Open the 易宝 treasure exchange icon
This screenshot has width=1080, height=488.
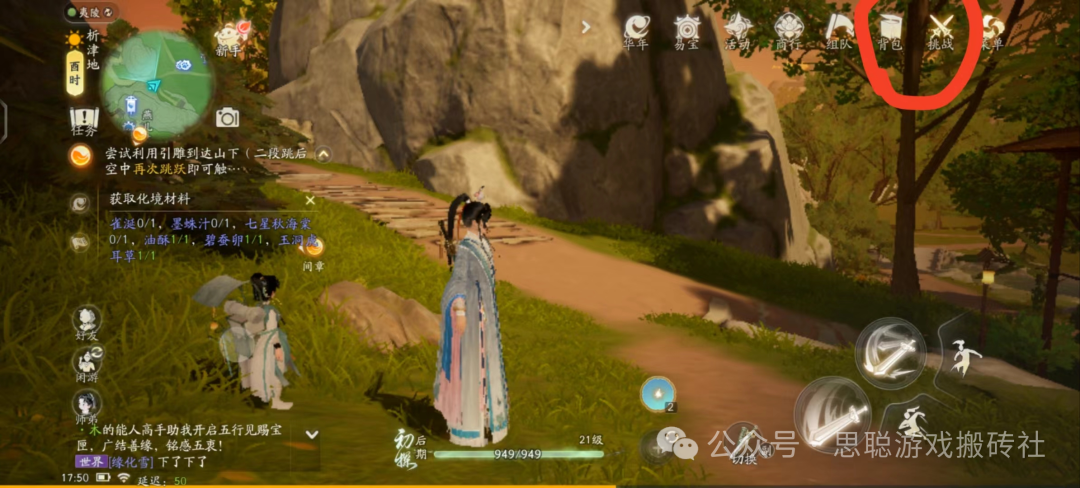click(x=687, y=30)
